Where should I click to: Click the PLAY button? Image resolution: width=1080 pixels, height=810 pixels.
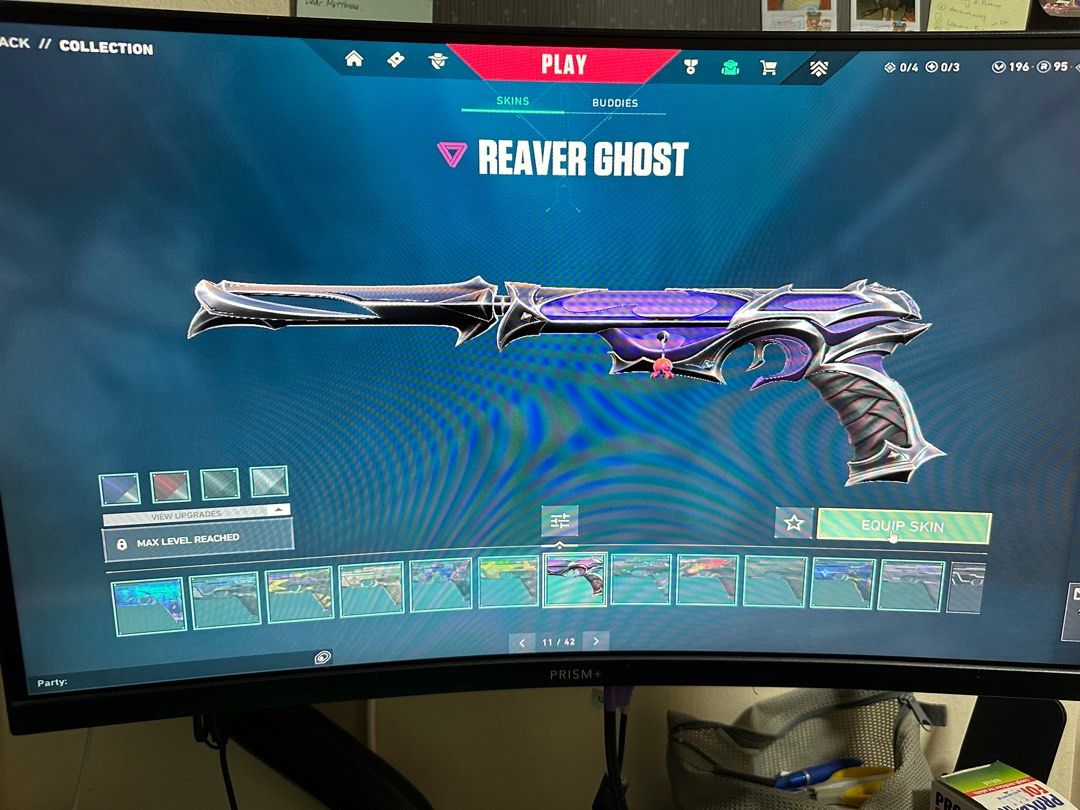pos(563,65)
